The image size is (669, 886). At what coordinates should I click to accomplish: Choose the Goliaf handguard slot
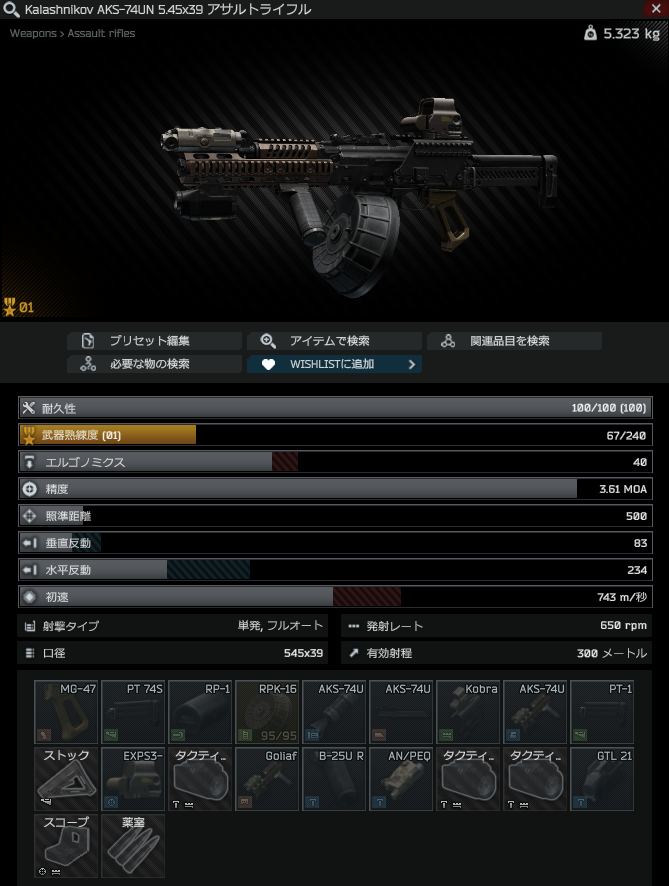(267, 779)
